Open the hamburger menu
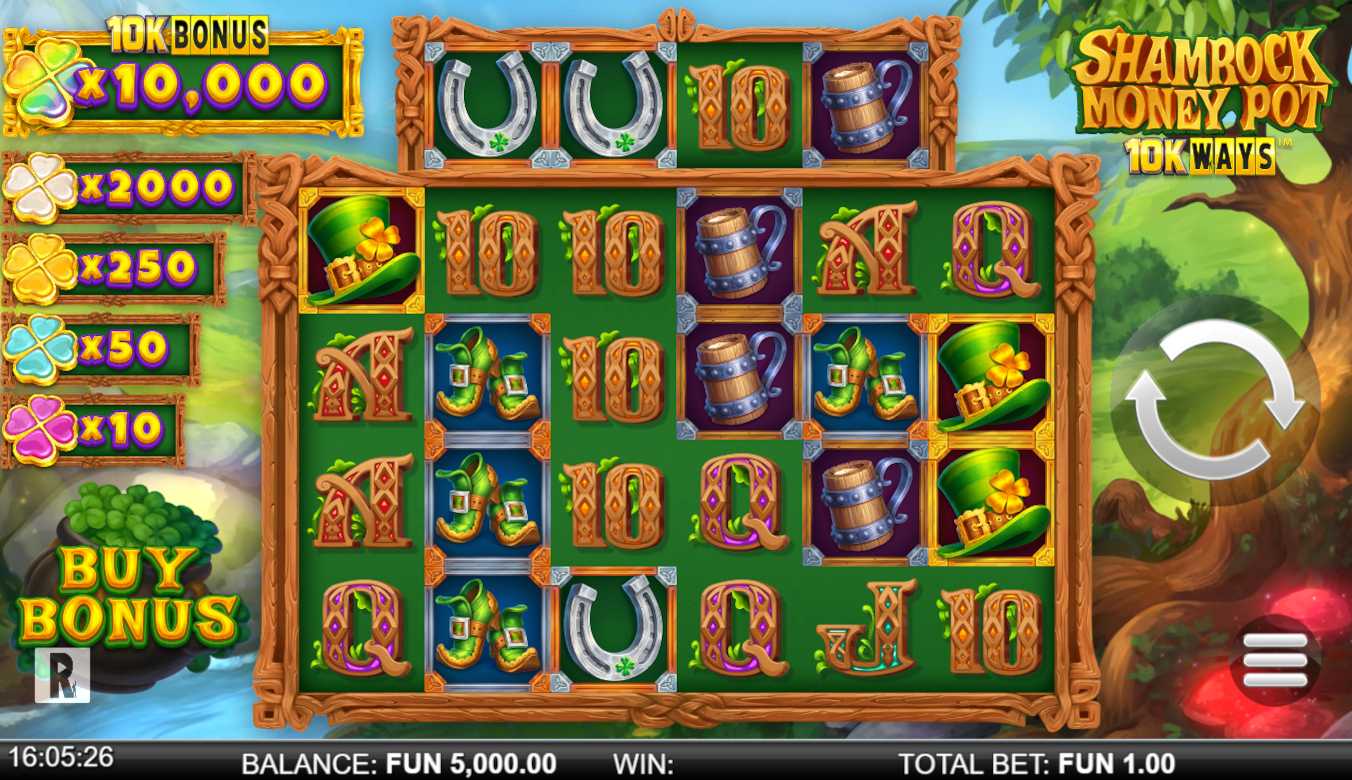This screenshot has height=780, width=1352. [1274, 660]
